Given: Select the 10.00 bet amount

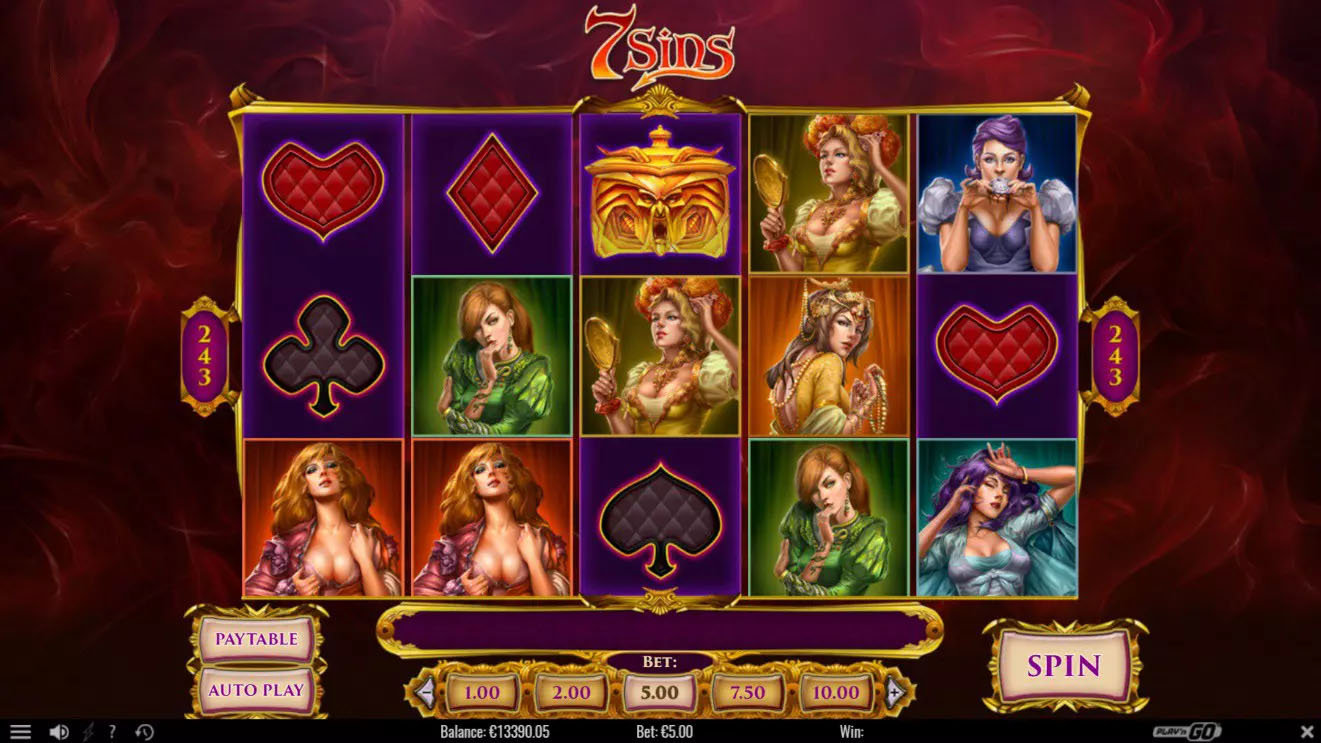Looking at the screenshot, I should (x=837, y=692).
